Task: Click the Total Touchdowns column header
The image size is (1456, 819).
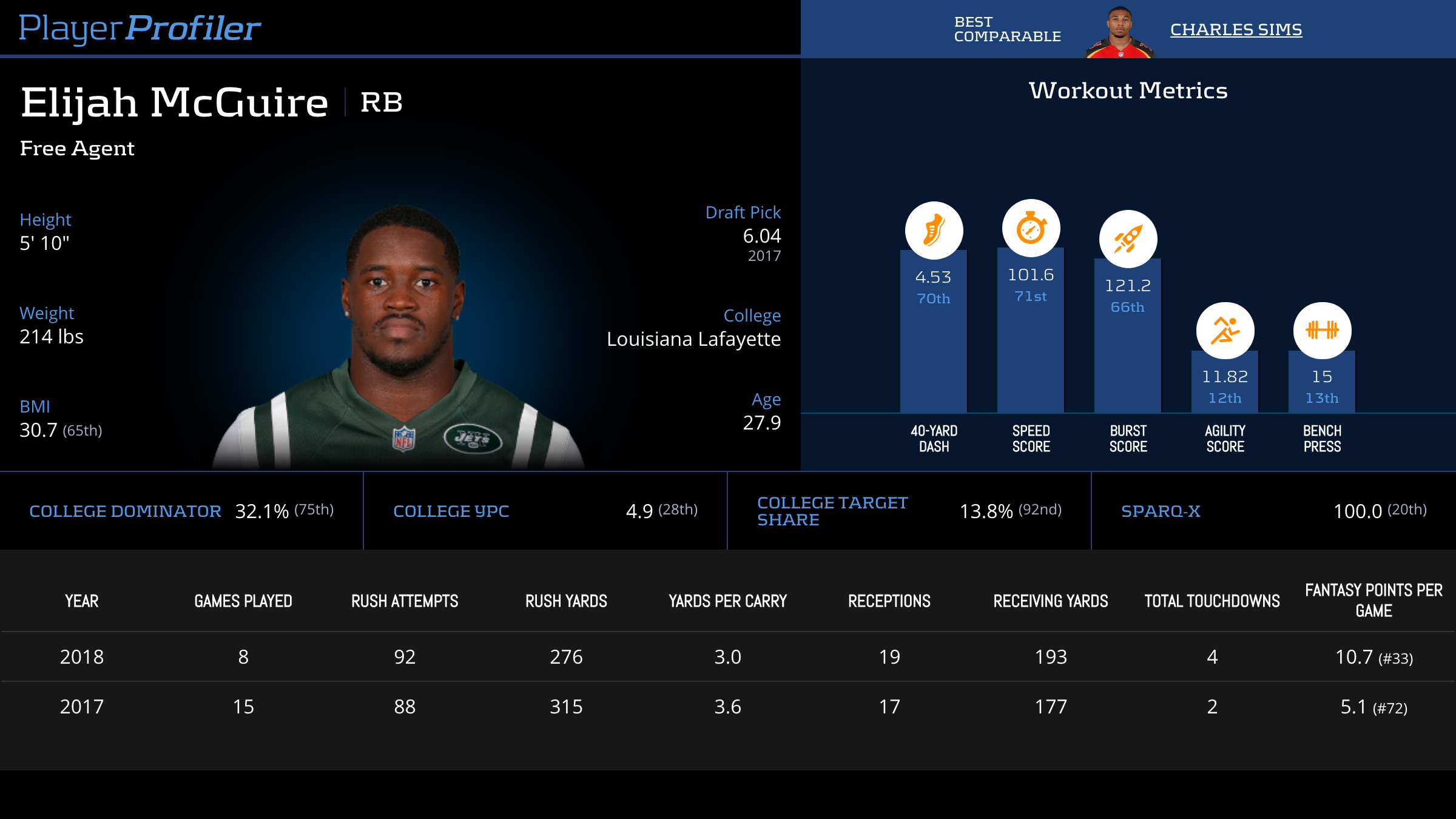Action: click(1212, 601)
